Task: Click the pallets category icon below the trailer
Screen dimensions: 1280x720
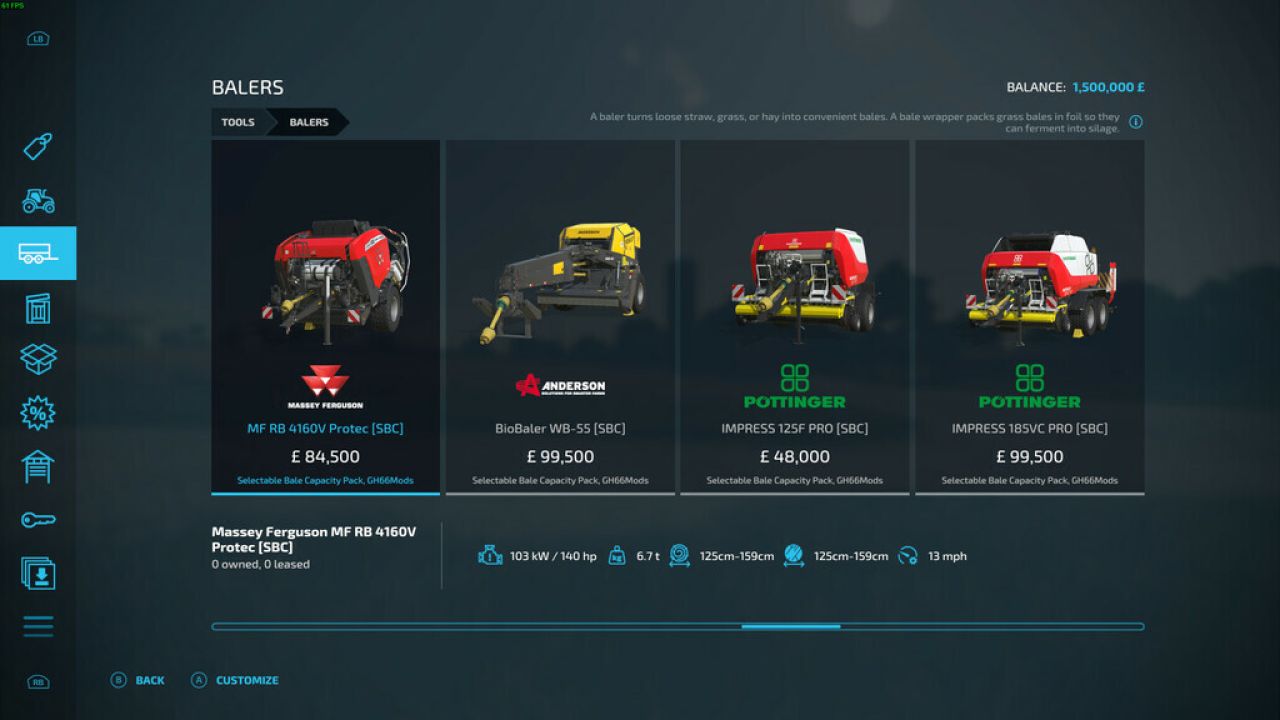Action: [x=37, y=308]
